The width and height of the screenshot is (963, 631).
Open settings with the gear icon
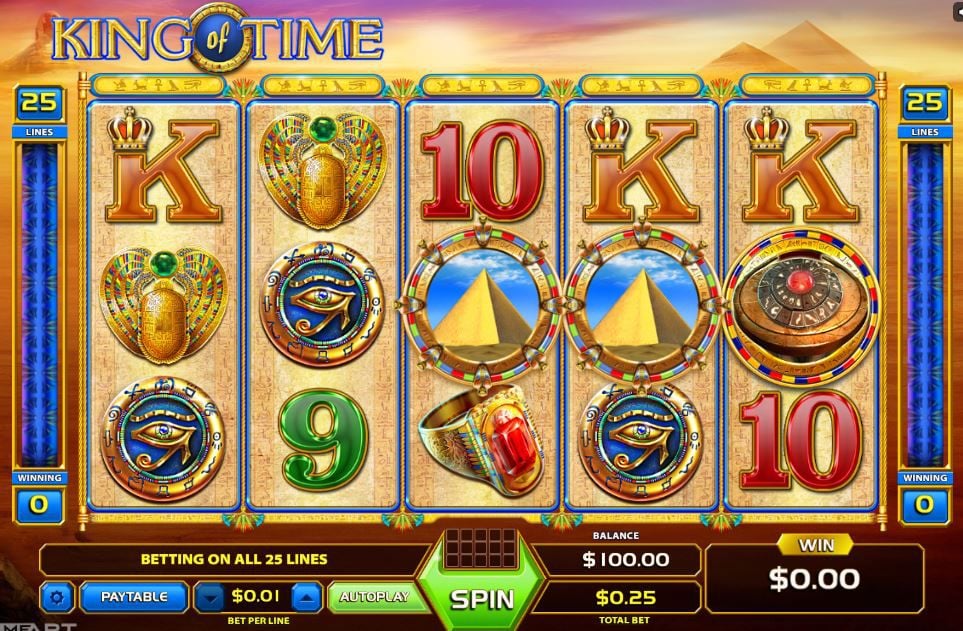point(57,598)
